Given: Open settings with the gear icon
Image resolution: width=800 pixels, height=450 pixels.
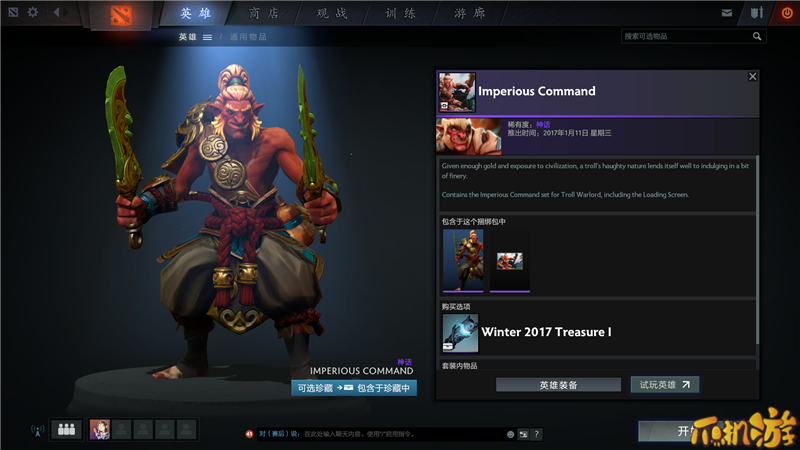Looking at the screenshot, I should coord(33,13).
